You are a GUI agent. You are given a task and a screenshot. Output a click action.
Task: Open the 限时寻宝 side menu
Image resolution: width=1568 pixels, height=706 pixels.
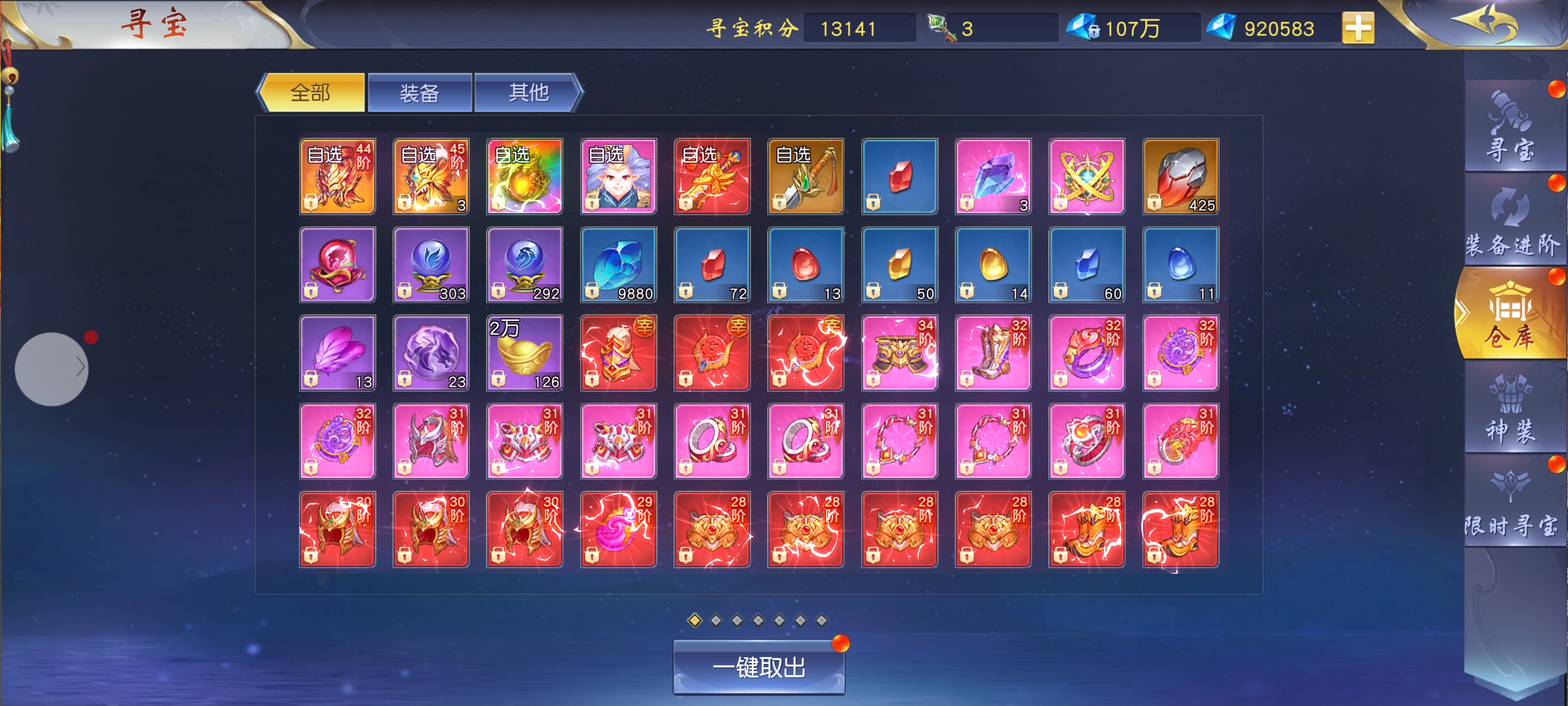(1510, 504)
